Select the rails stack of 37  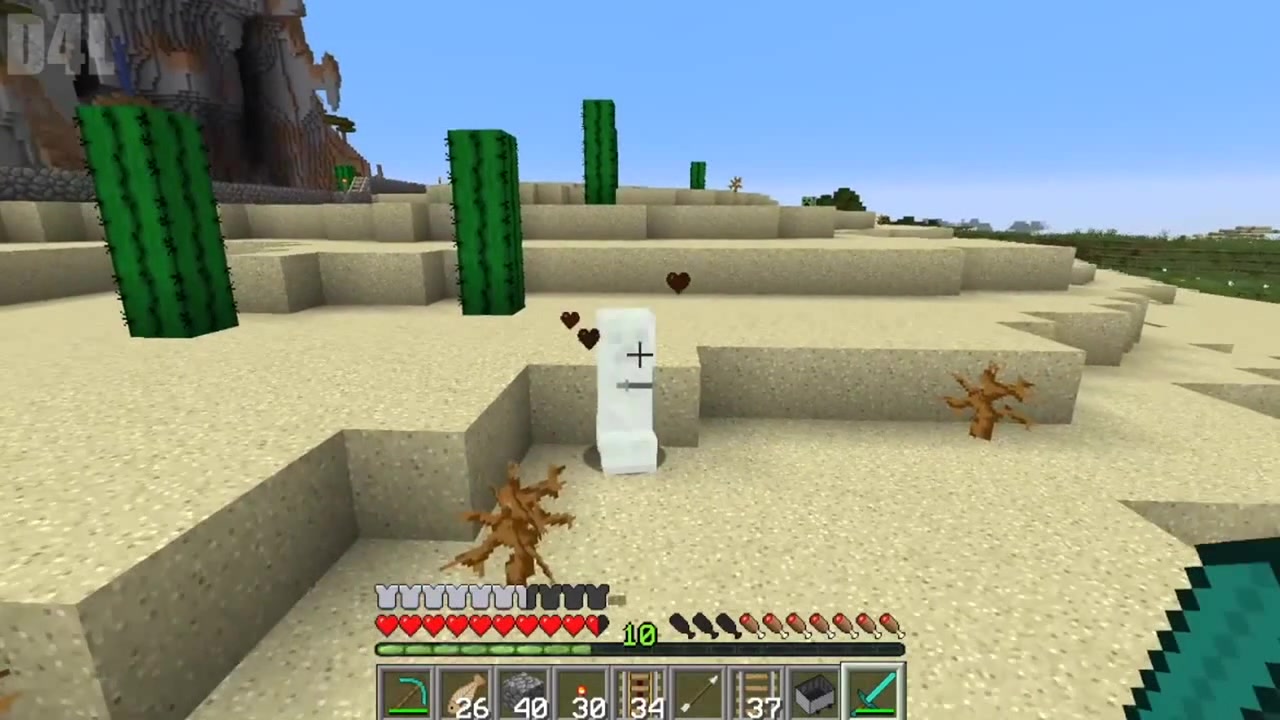(x=757, y=690)
